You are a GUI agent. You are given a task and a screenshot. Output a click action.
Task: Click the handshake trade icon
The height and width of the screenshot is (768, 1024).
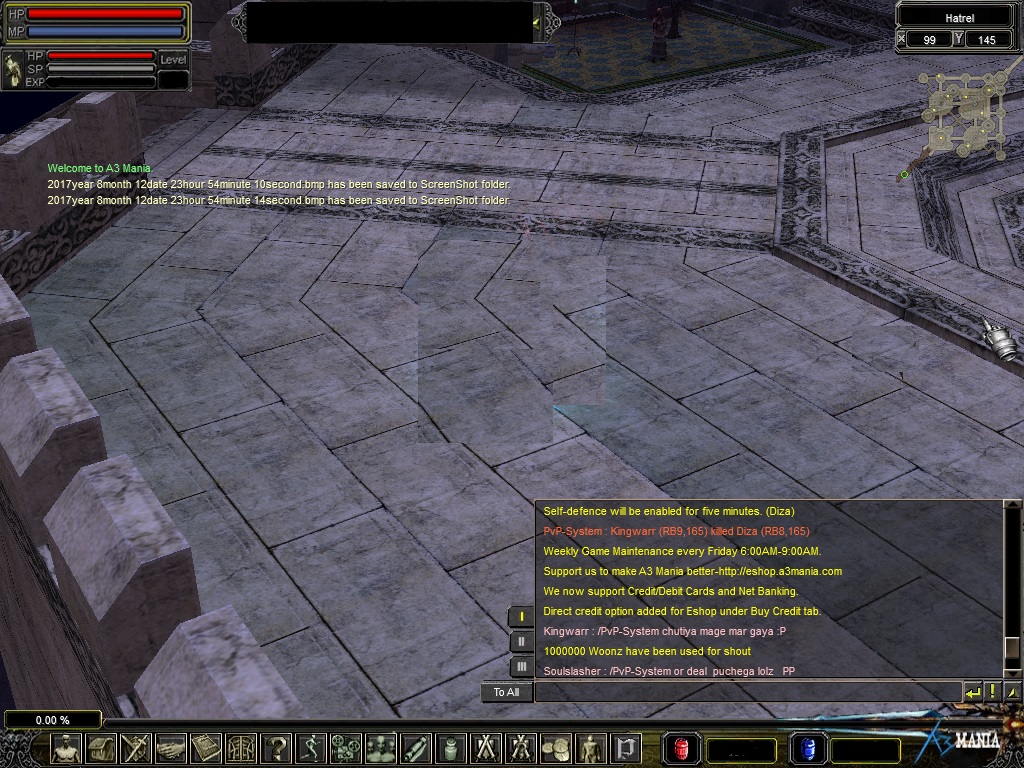[171, 748]
